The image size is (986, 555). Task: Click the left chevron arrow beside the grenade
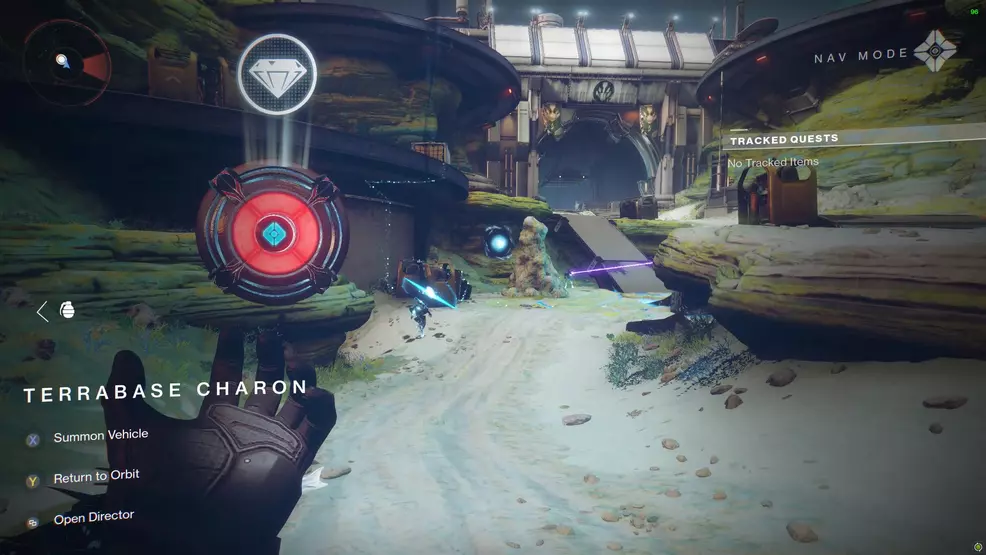pyautogui.click(x=42, y=311)
